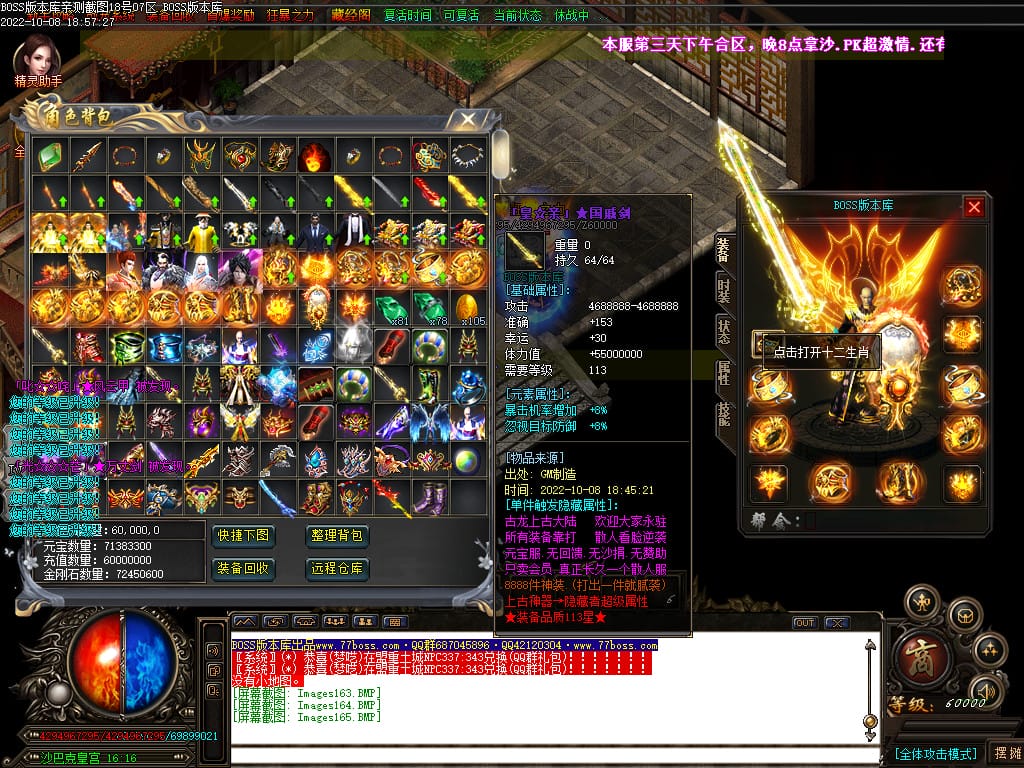Click the OUT button above chat
Image resolution: width=1024 pixels, height=768 pixels.
[x=804, y=622]
